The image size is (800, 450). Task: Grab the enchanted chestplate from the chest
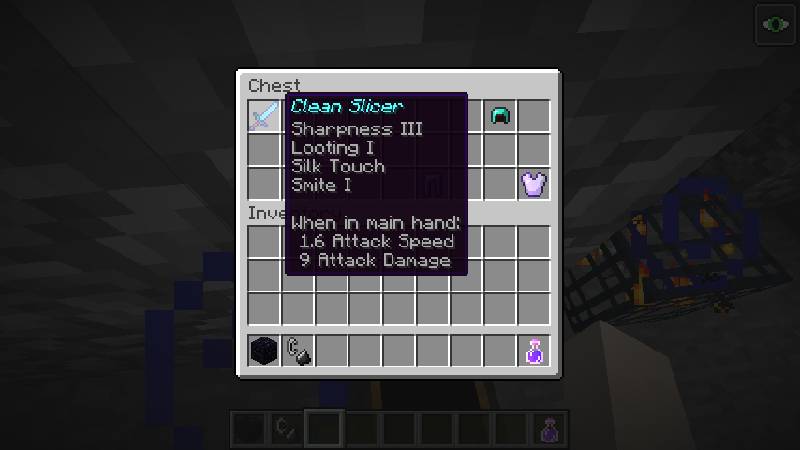click(534, 184)
